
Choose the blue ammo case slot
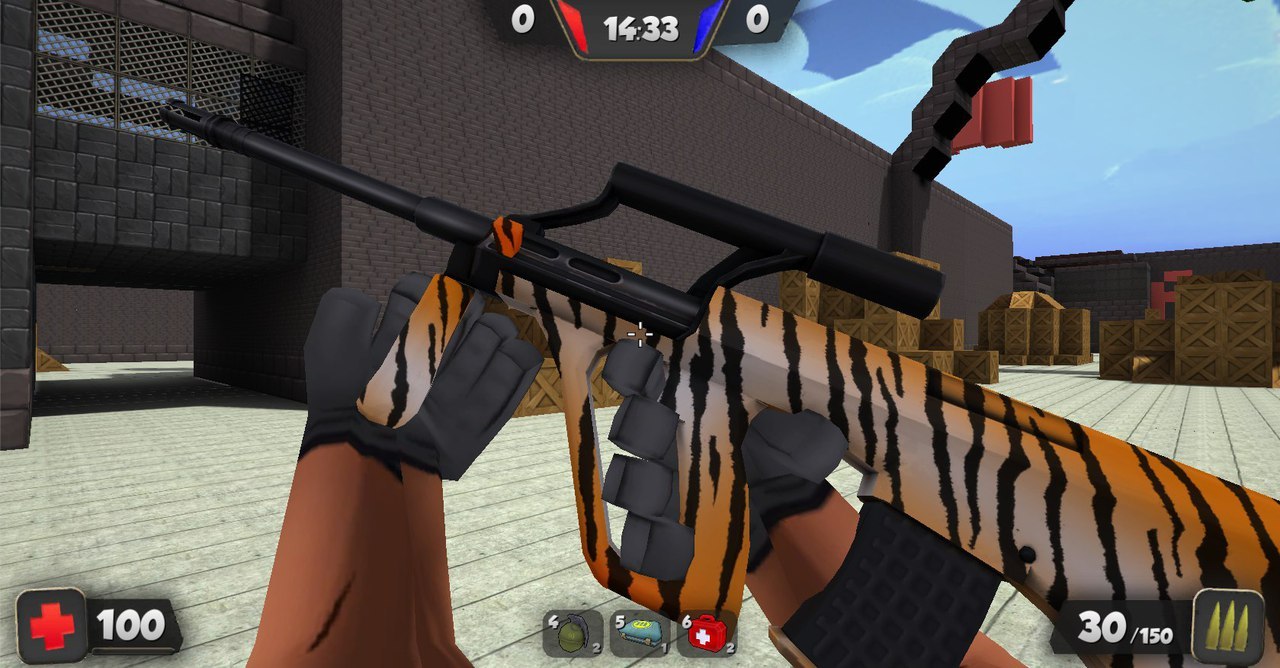[x=640, y=634]
